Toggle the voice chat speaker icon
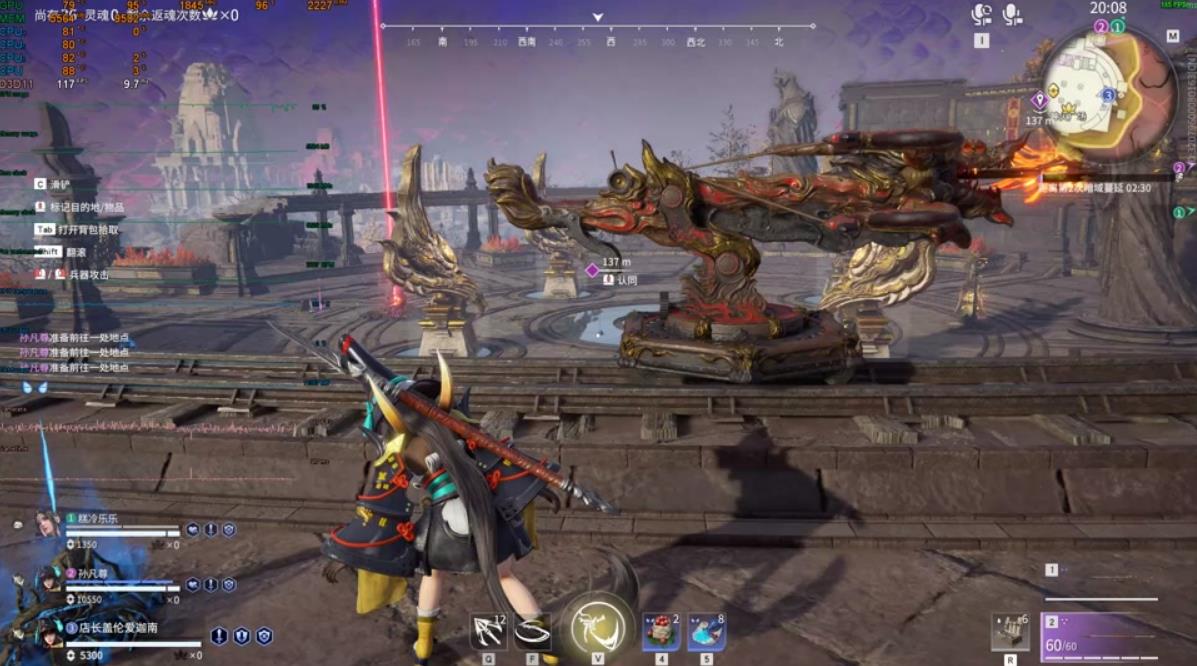The width and height of the screenshot is (1197, 666). pos(981,15)
